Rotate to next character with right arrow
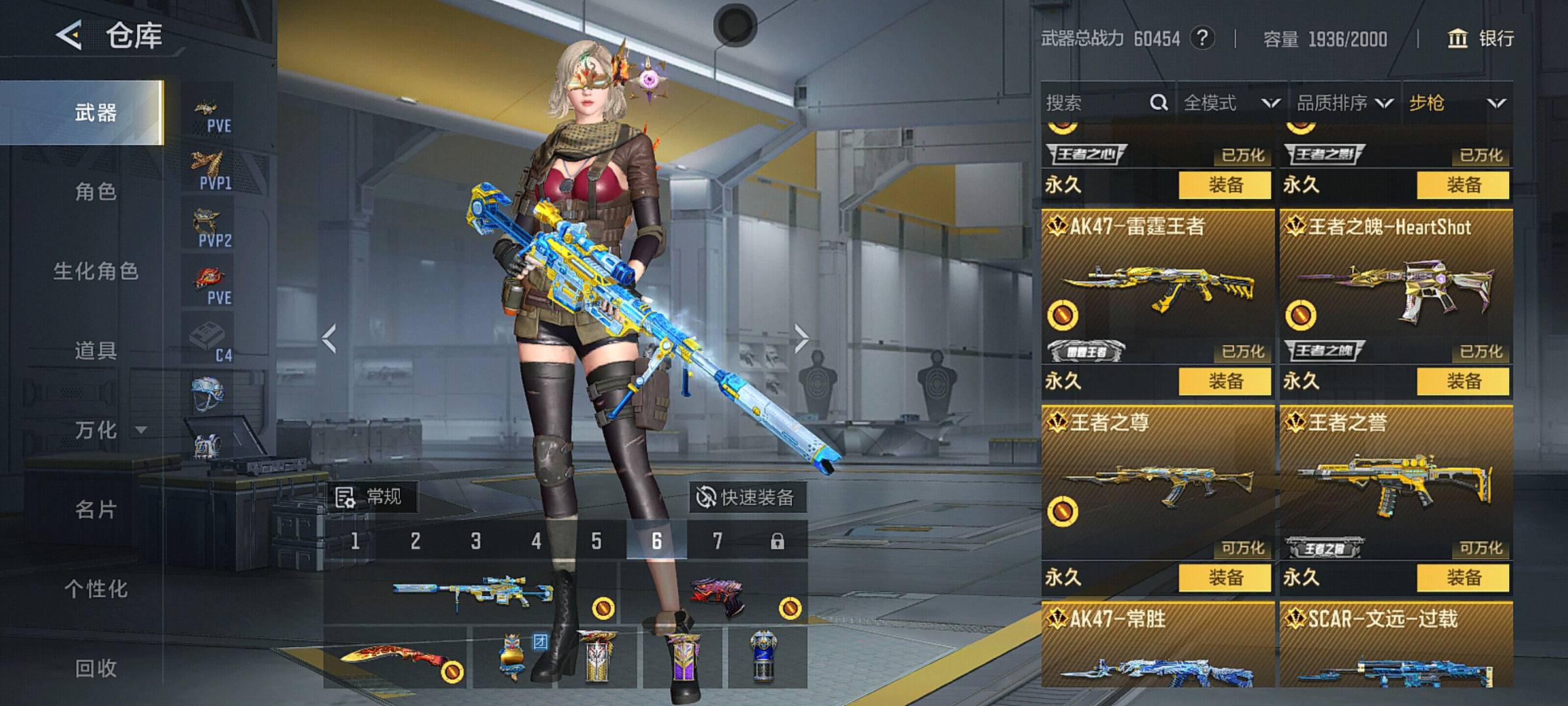This screenshot has height=706, width=1568. click(x=802, y=339)
